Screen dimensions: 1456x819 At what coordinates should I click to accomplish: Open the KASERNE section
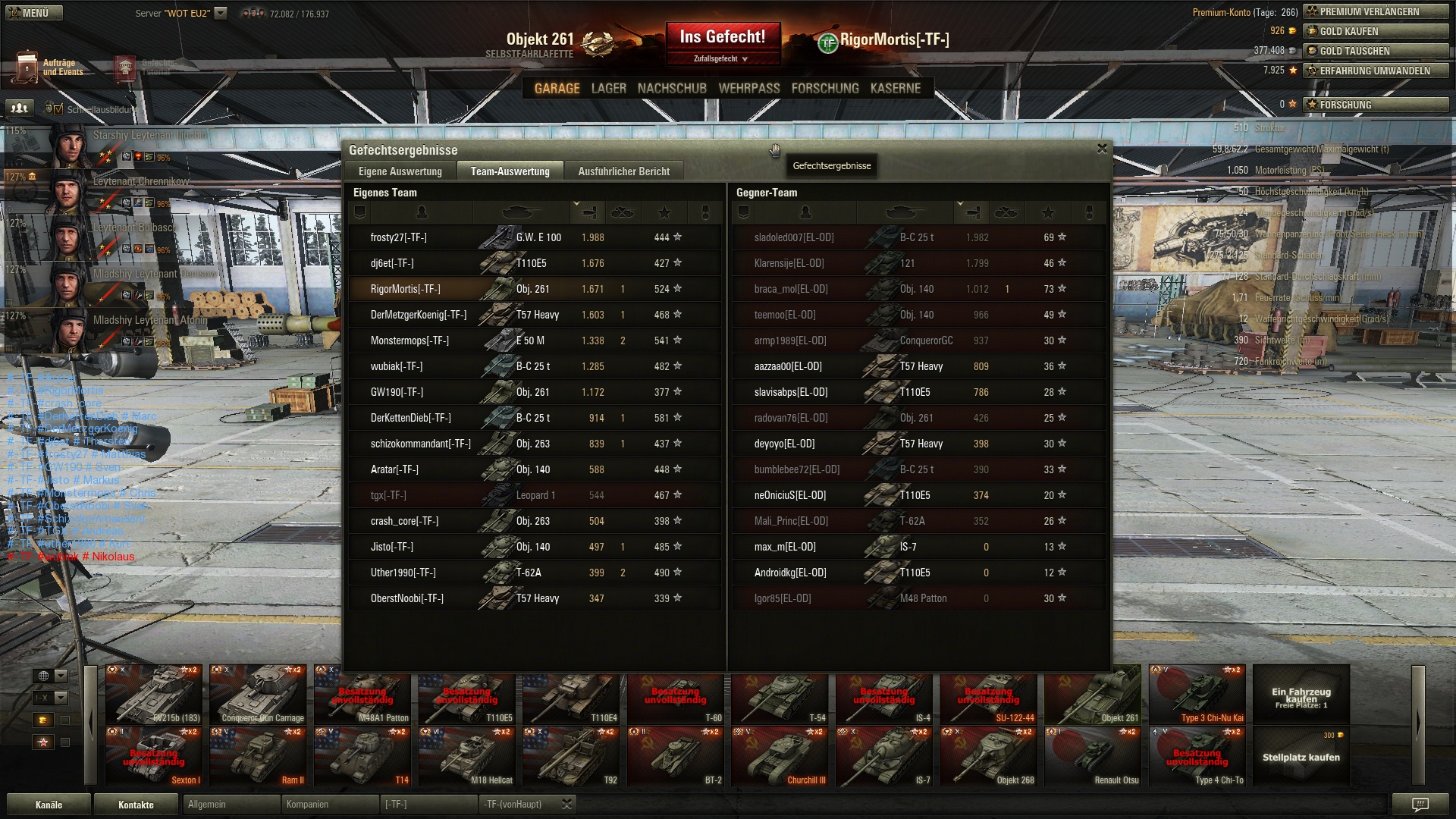pyautogui.click(x=896, y=89)
